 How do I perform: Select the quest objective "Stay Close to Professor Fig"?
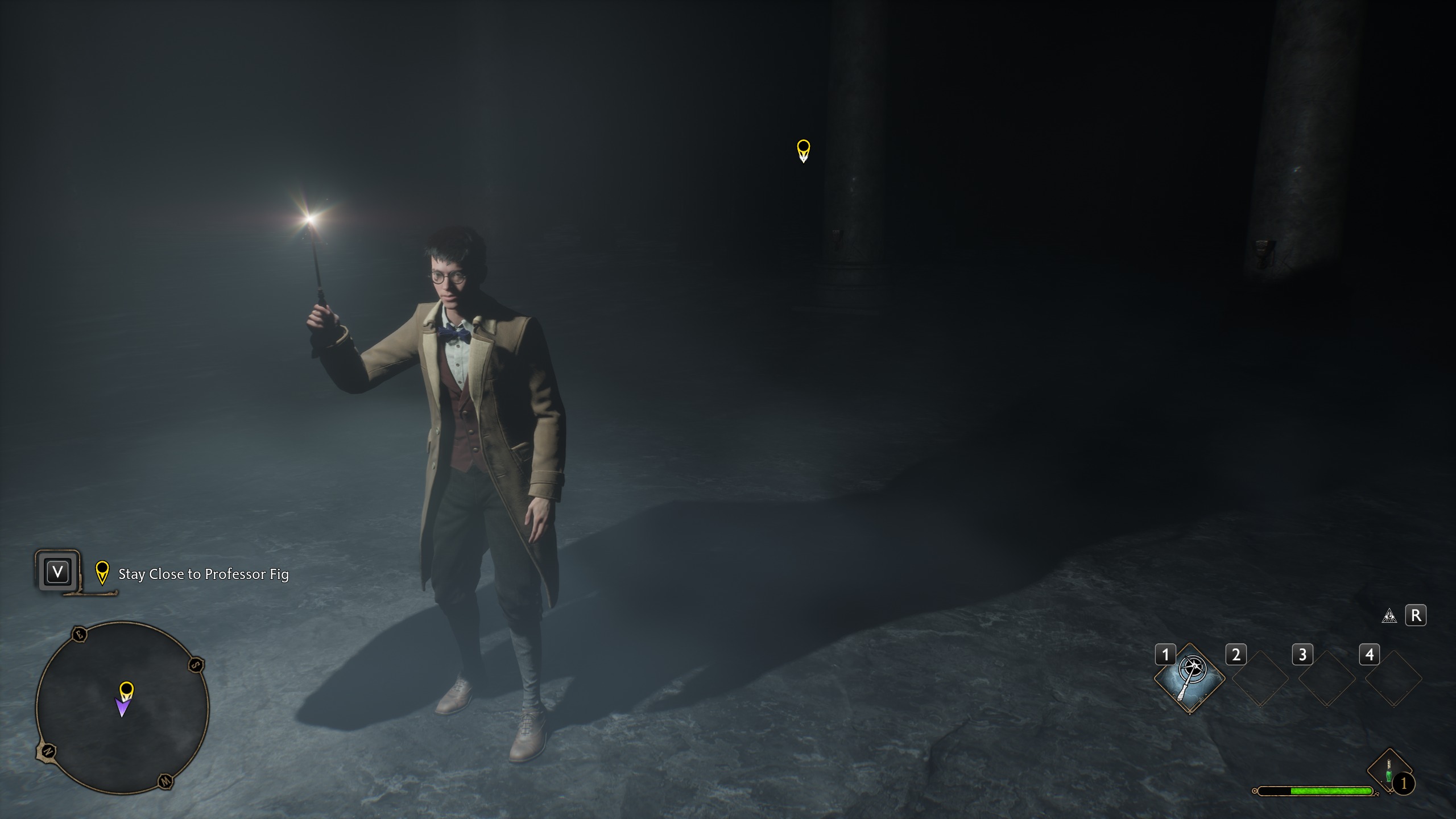pyautogui.click(x=203, y=574)
